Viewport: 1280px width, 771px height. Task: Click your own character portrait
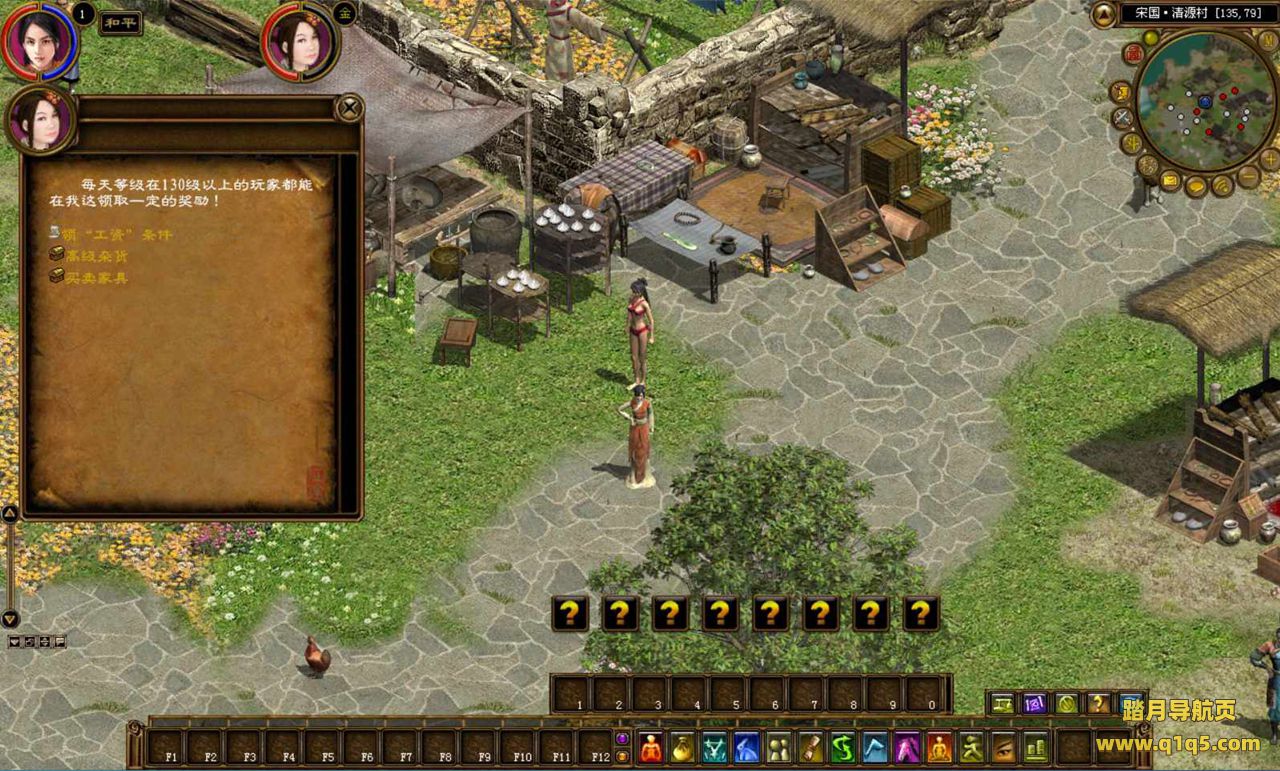[x=38, y=39]
